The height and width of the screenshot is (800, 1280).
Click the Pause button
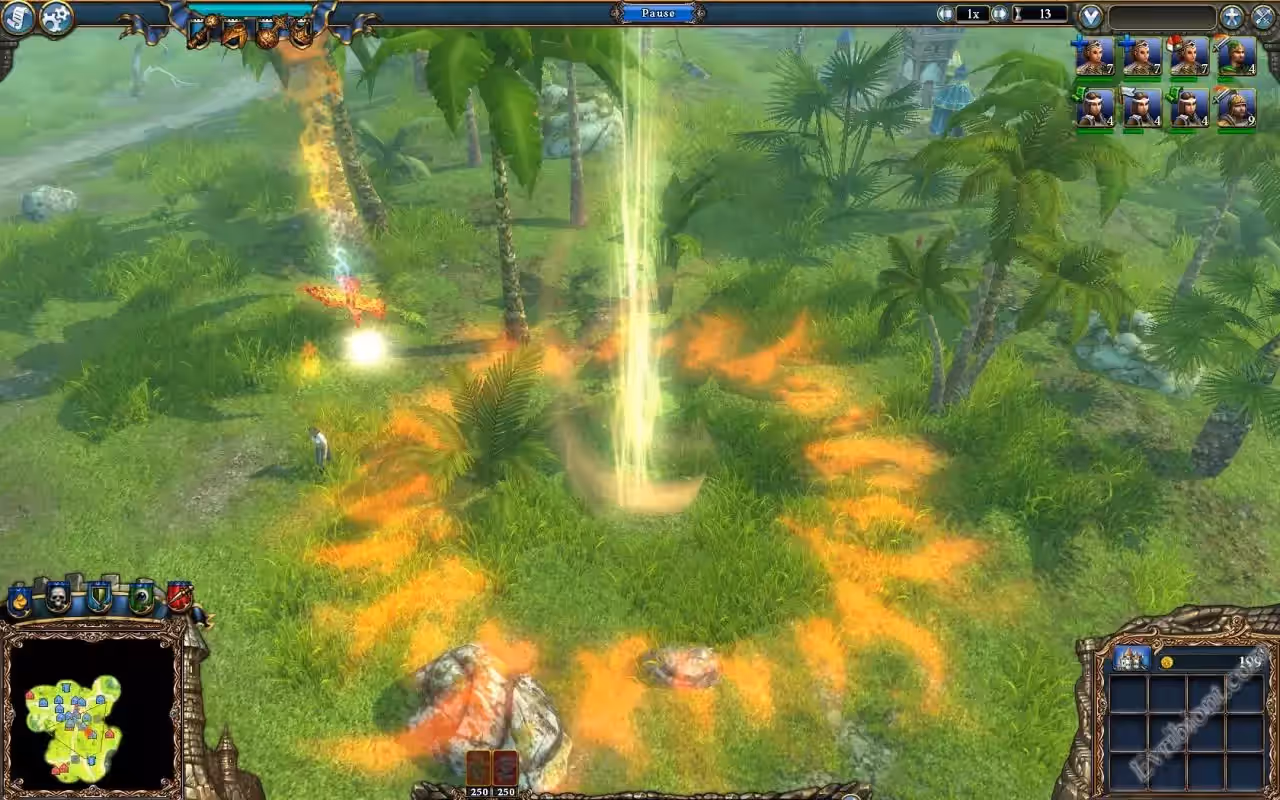pos(657,13)
